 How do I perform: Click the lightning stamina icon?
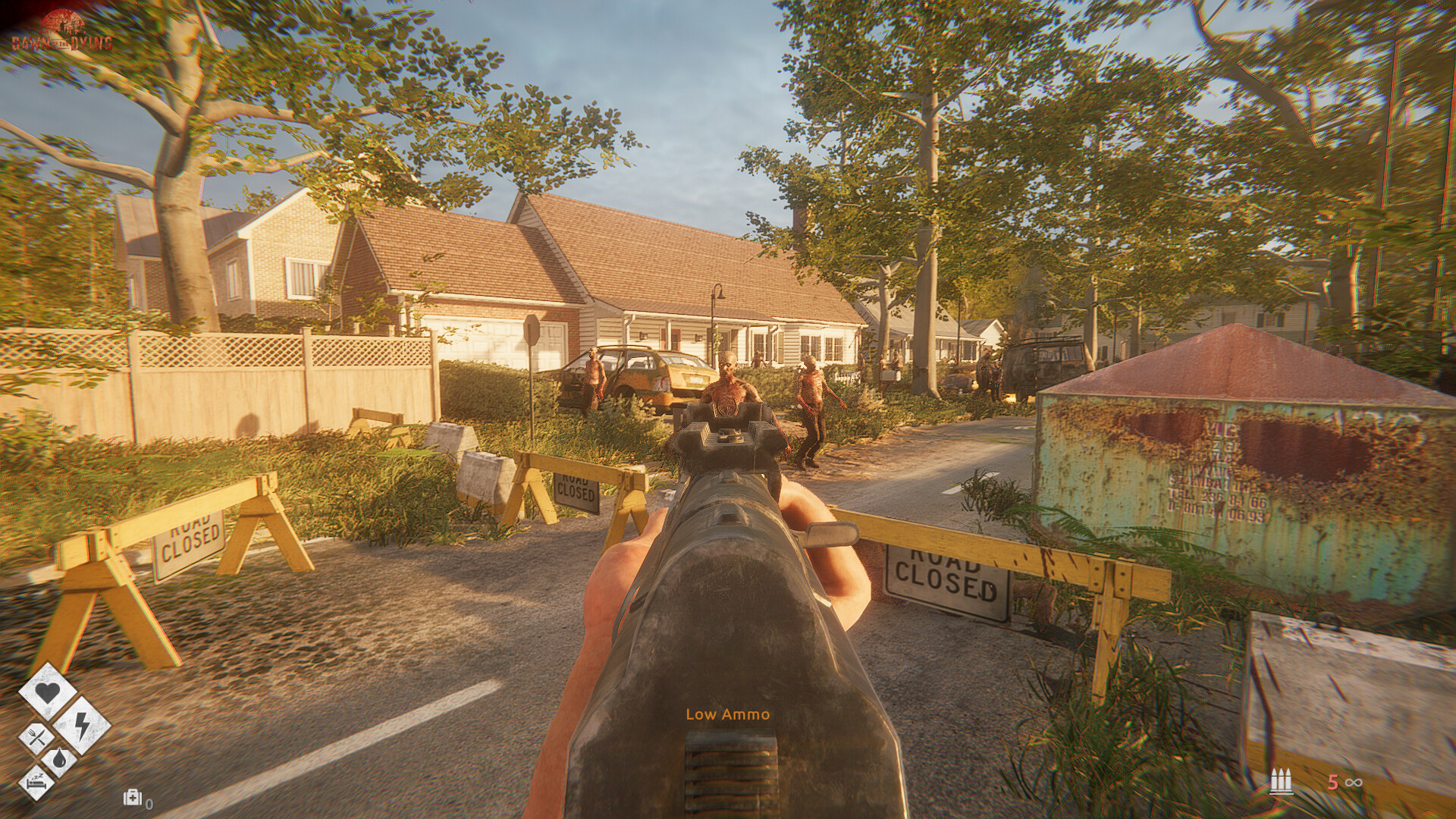pyautogui.click(x=81, y=726)
